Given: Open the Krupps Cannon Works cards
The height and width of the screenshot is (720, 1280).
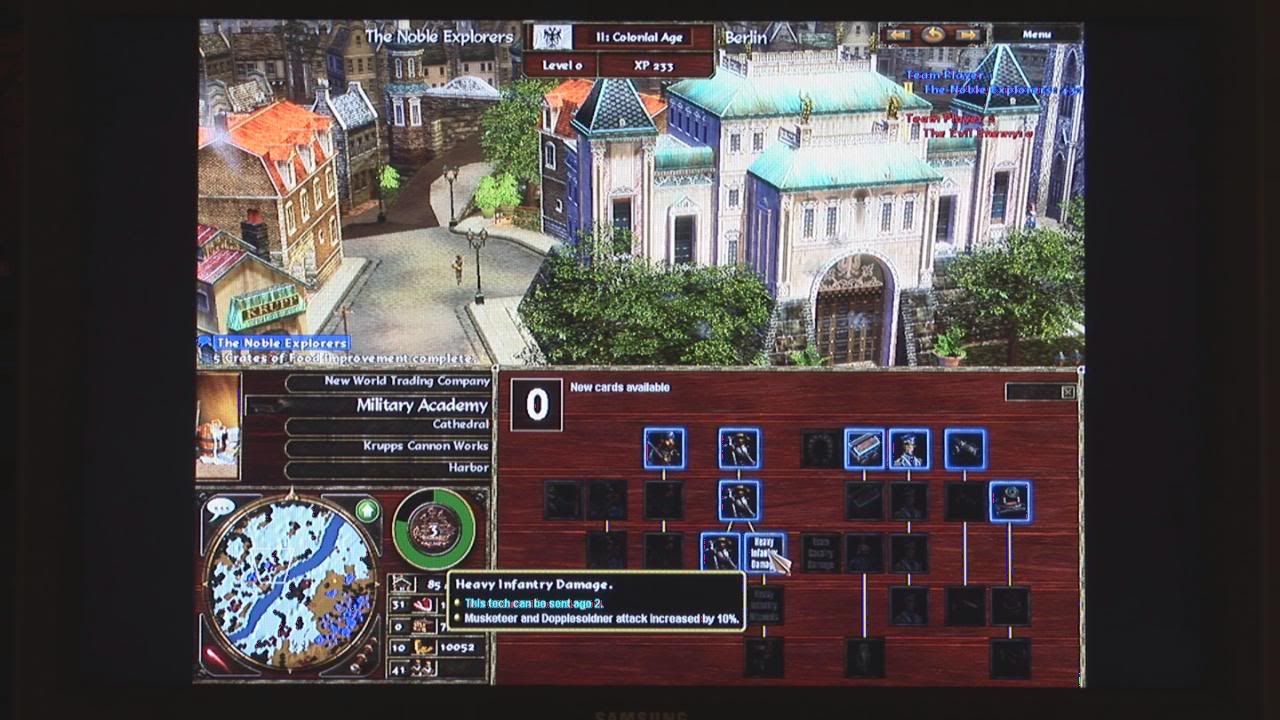Looking at the screenshot, I should point(390,446).
